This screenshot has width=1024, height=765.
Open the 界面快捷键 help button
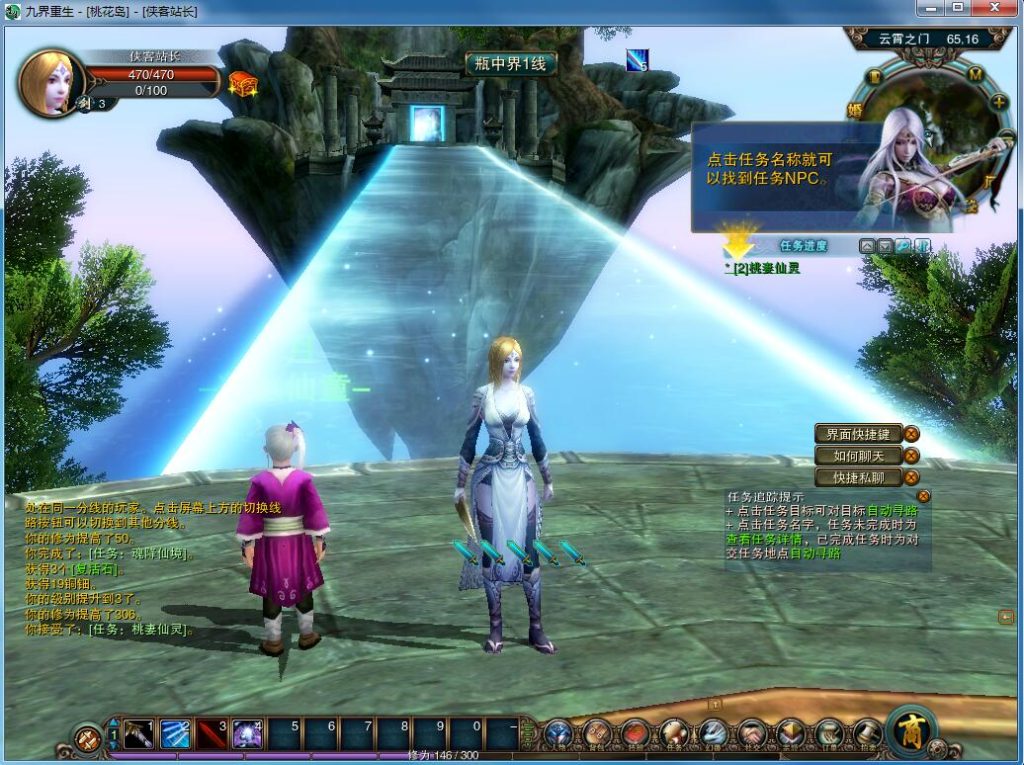pos(858,434)
